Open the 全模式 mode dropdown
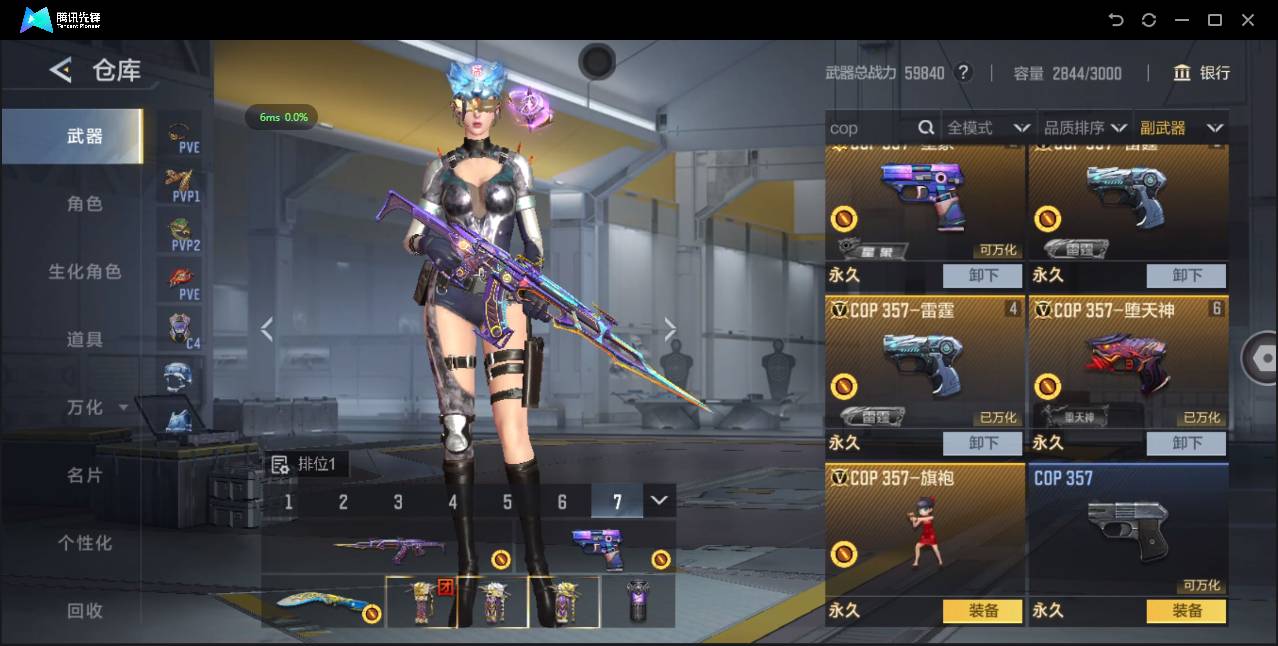 click(987, 128)
